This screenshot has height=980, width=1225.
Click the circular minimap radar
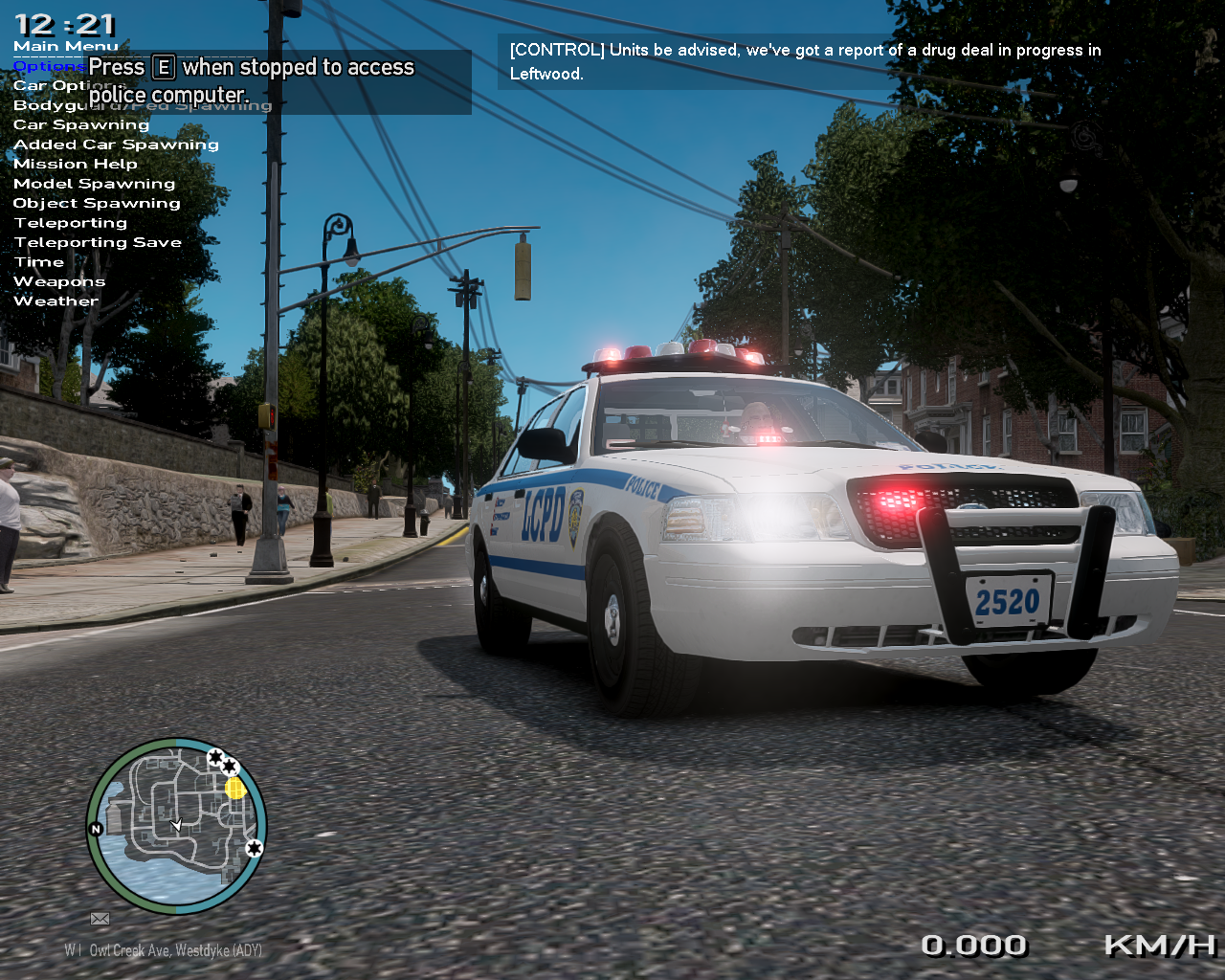click(176, 825)
